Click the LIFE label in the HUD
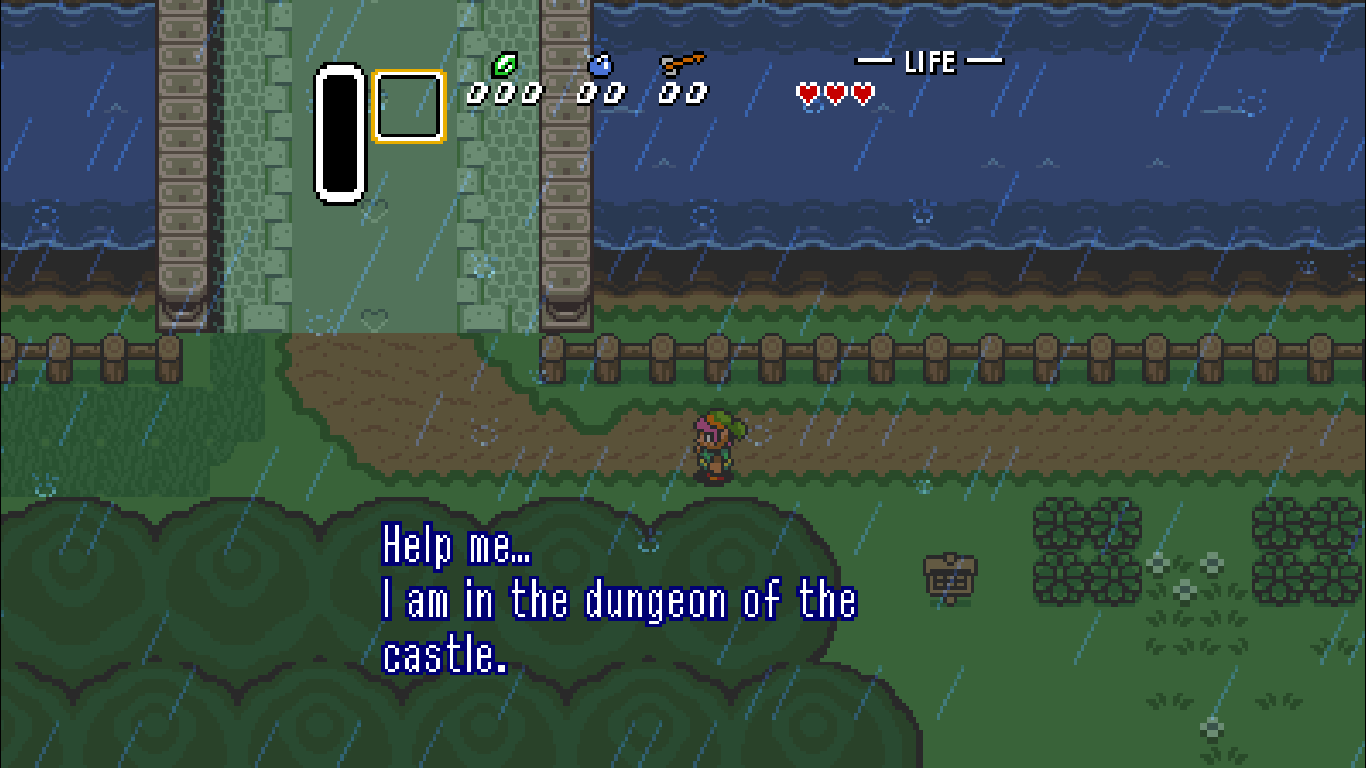This screenshot has height=768, width=1366. [931, 61]
